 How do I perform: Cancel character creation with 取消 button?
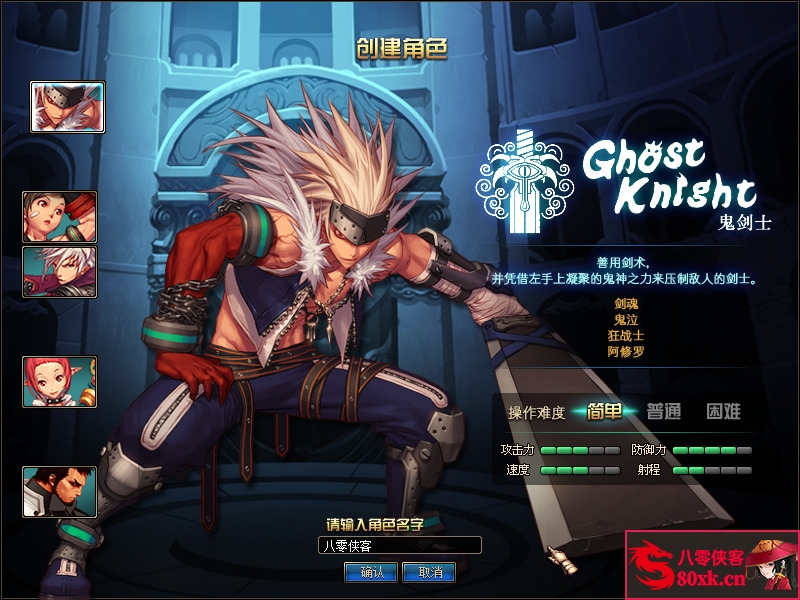[429, 572]
